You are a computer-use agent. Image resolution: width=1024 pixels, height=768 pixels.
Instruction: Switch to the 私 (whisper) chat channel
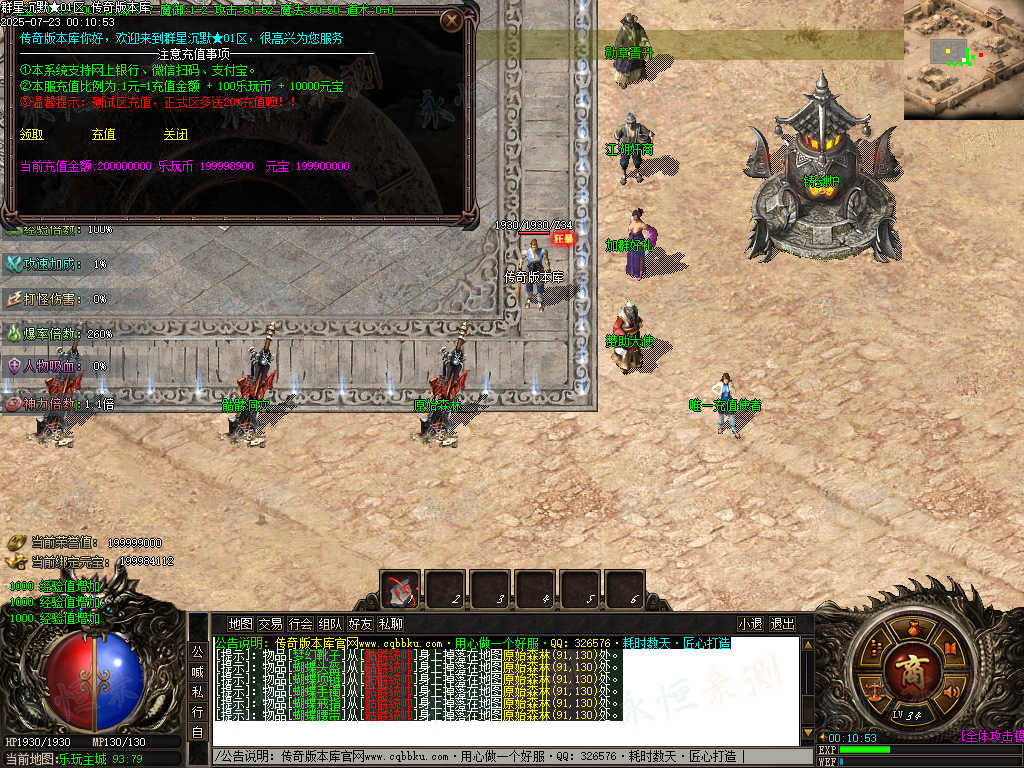coord(197,692)
